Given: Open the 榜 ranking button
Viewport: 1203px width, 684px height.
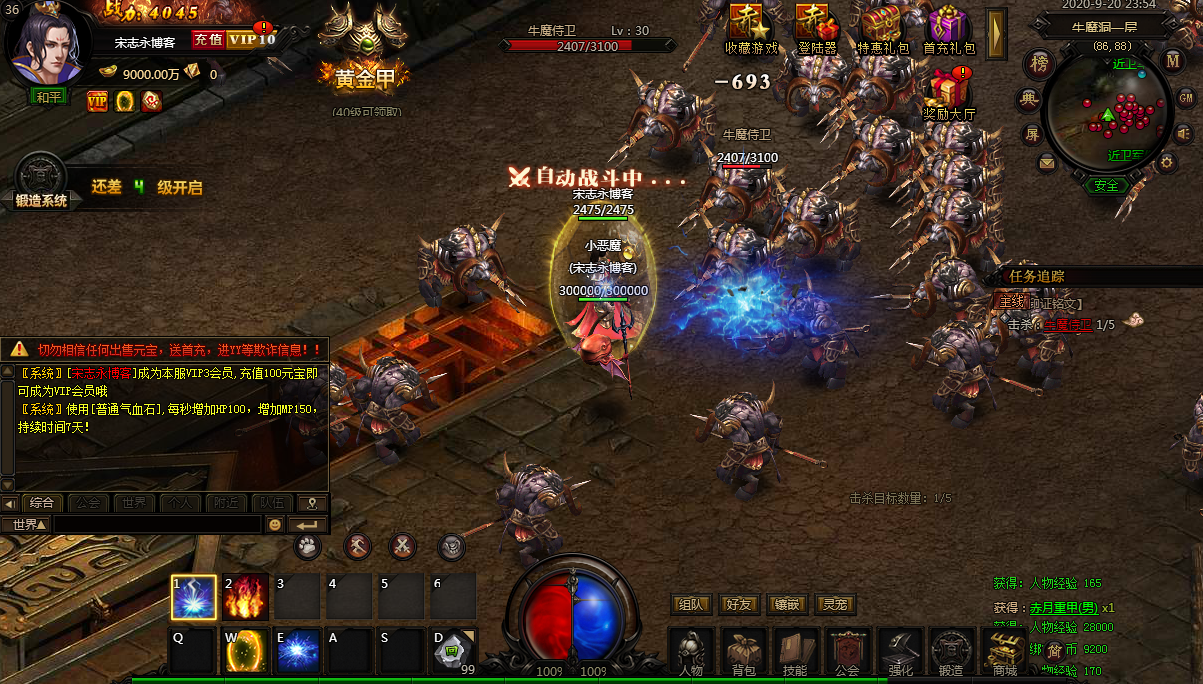Looking at the screenshot, I should pos(1040,64).
